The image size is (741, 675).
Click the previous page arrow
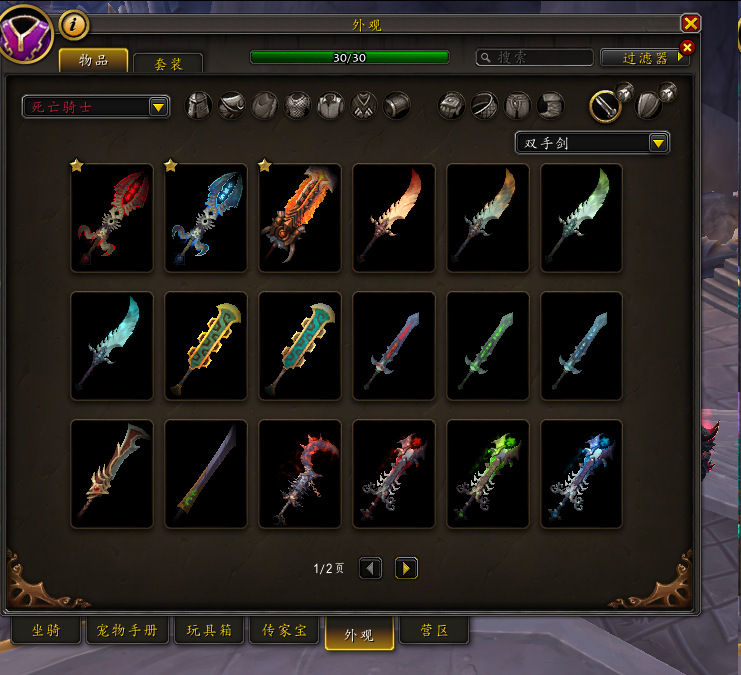[370, 568]
